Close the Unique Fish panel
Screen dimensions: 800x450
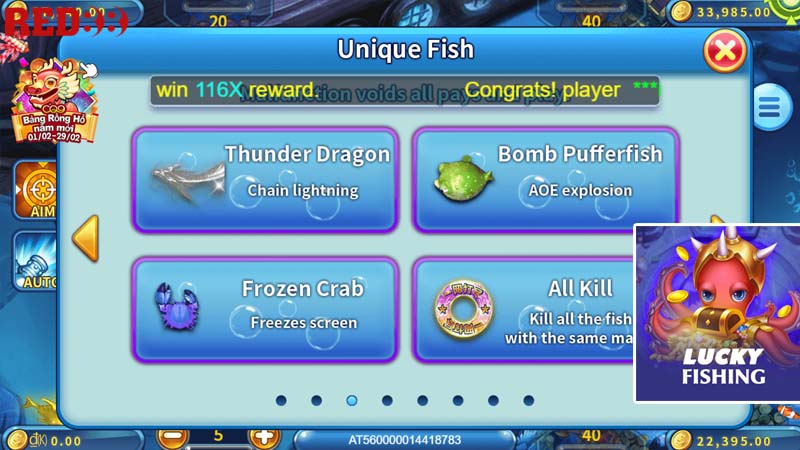point(727,50)
